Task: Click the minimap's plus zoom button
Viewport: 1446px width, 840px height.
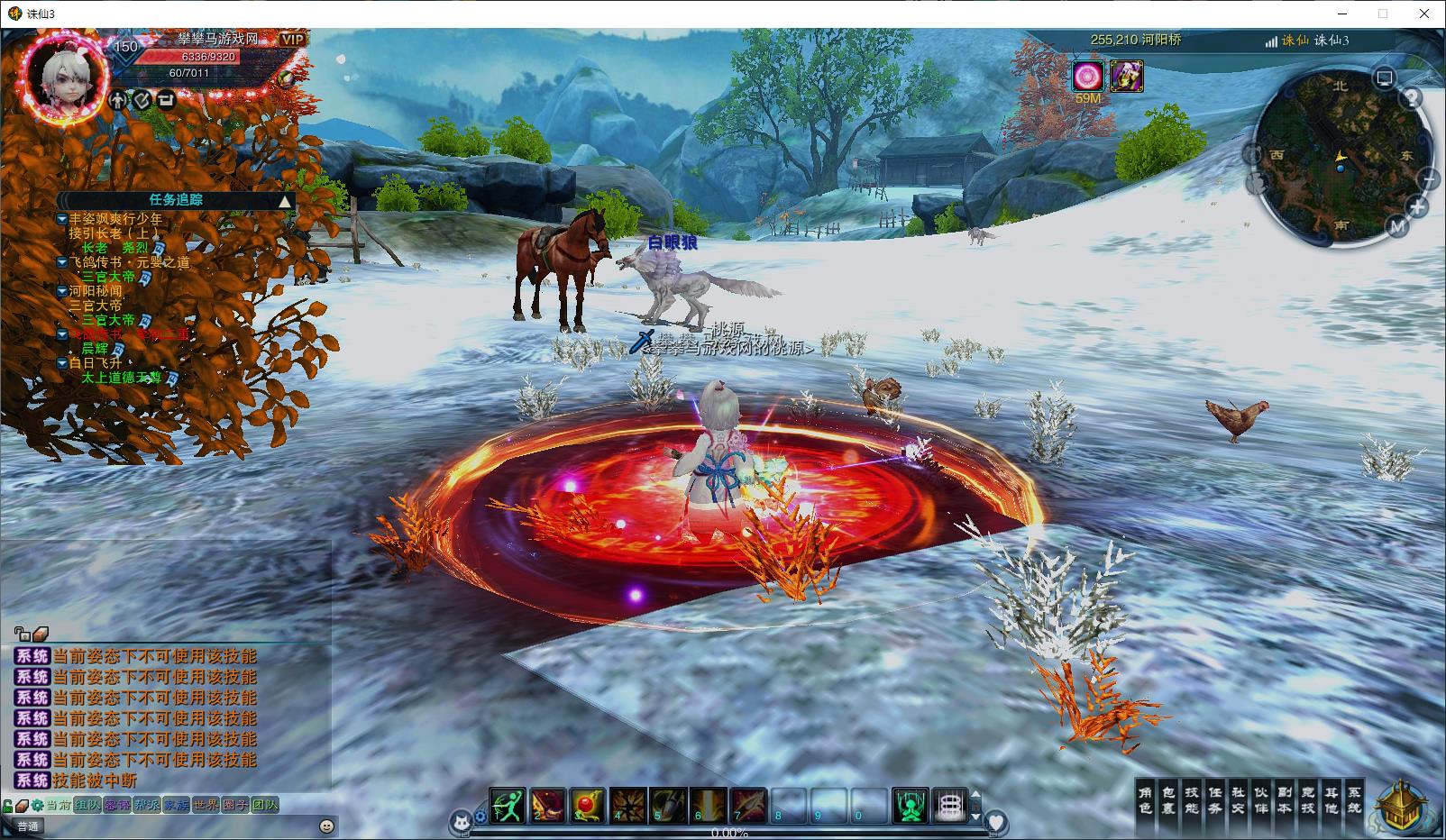Action: (x=1417, y=207)
